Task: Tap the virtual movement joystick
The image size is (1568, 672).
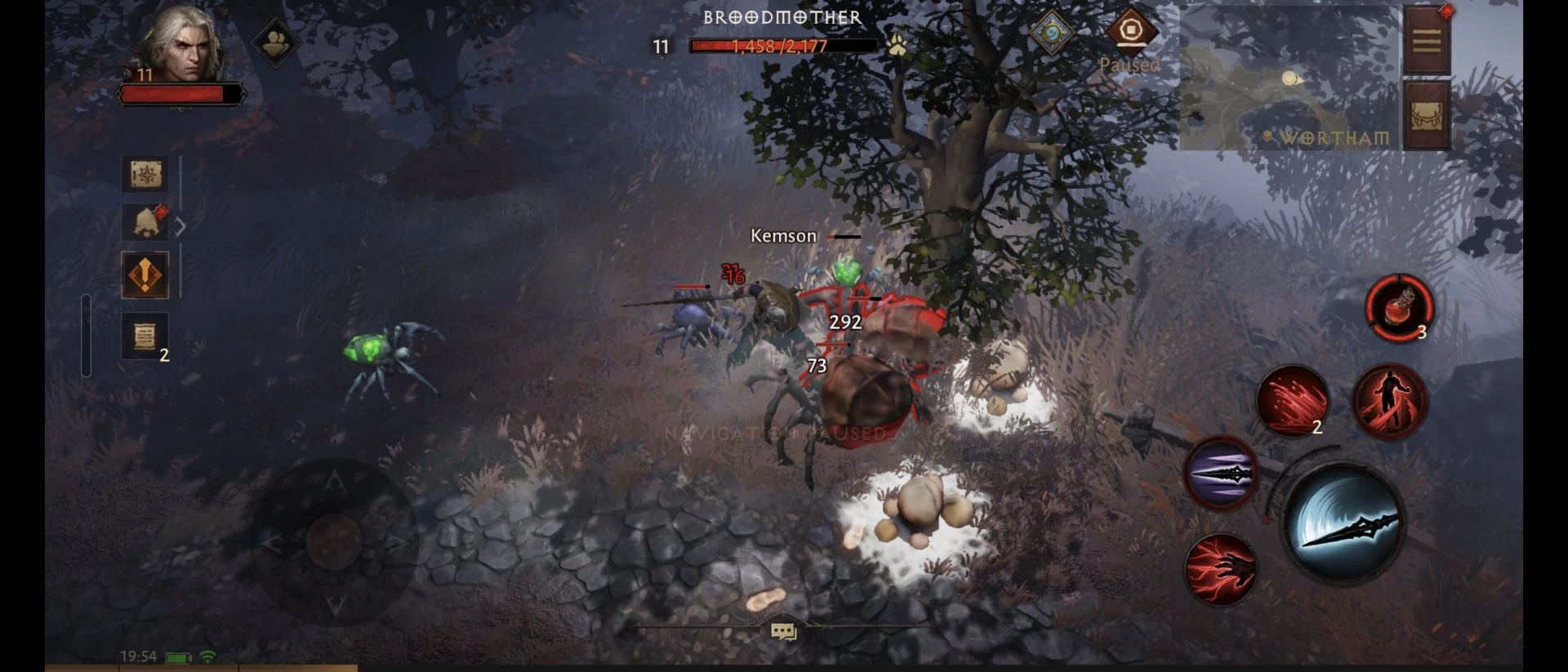Action: (x=333, y=540)
